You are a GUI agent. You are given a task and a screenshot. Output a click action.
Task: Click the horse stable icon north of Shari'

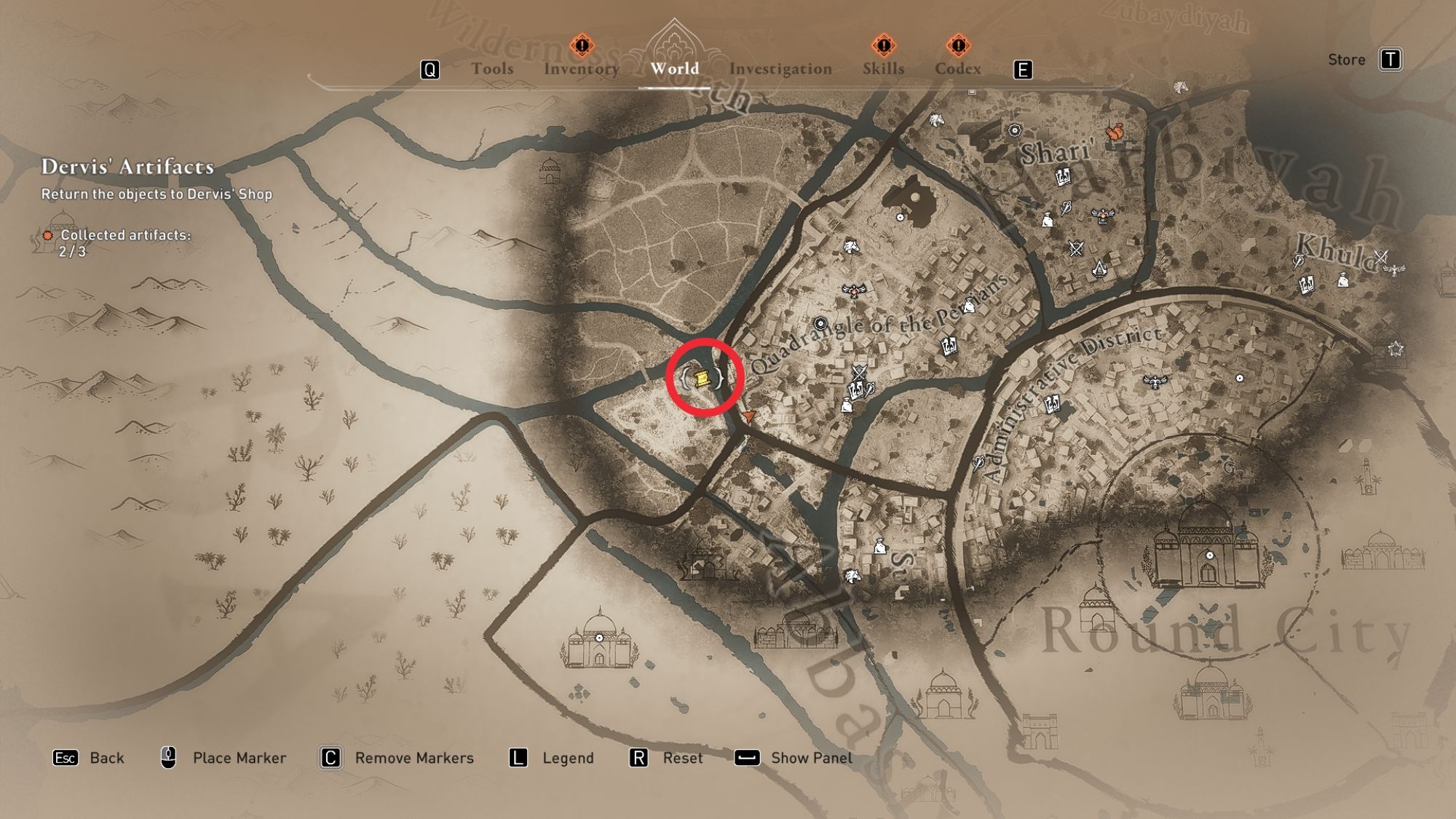(935, 120)
